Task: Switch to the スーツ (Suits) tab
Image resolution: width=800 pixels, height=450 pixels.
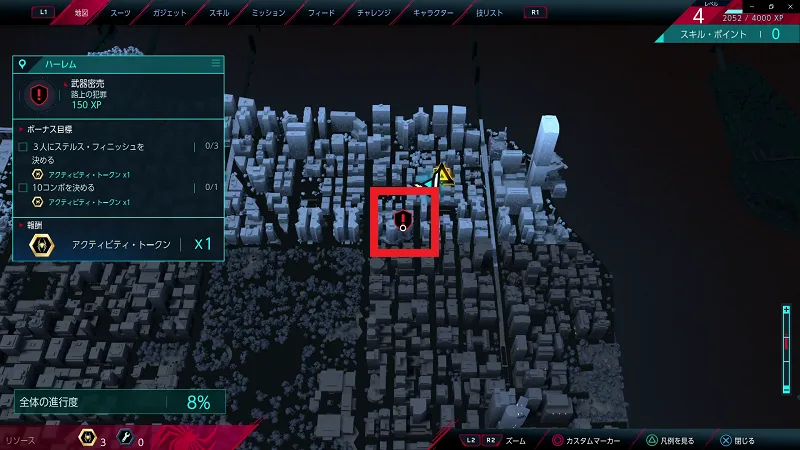Action: [x=120, y=13]
